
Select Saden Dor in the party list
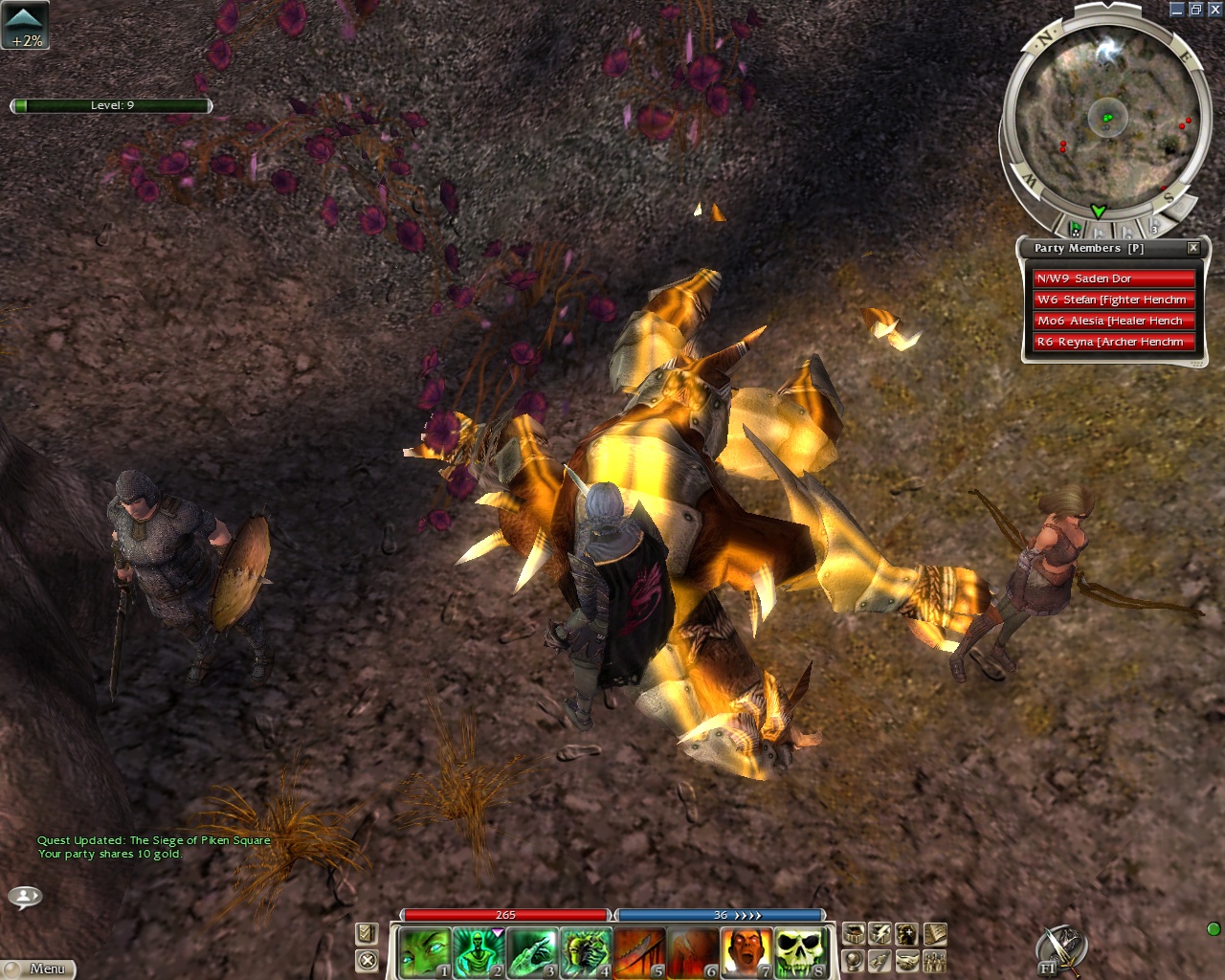pyautogui.click(x=1114, y=278)
